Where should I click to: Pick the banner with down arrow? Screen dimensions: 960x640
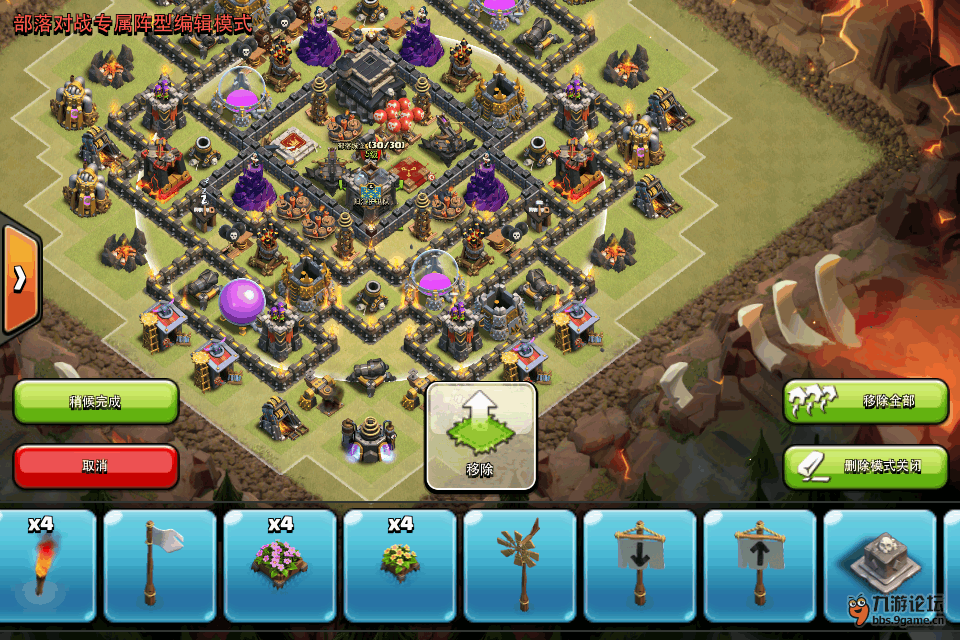click(x=640, y=565)
